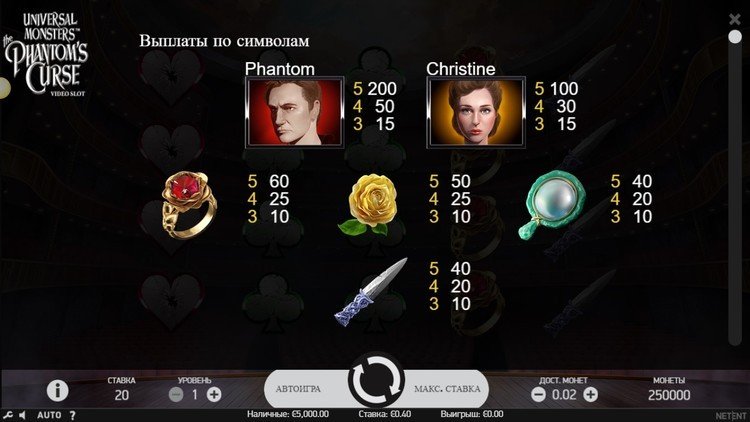Open the AUTO options in bottom bar
Image resolution: width=750 pixels, height=422 pixels.
point(49,415)
